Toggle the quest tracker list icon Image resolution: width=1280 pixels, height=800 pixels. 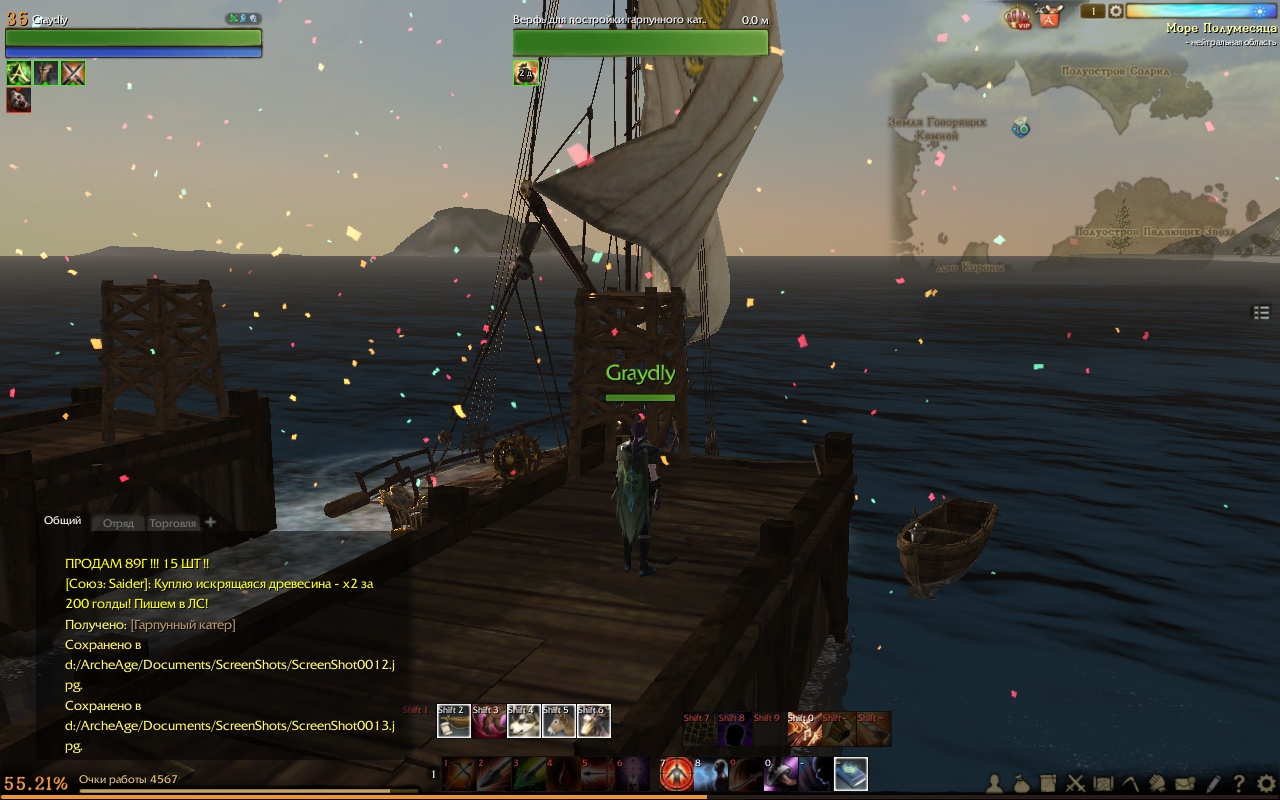tap(1262, 313)
